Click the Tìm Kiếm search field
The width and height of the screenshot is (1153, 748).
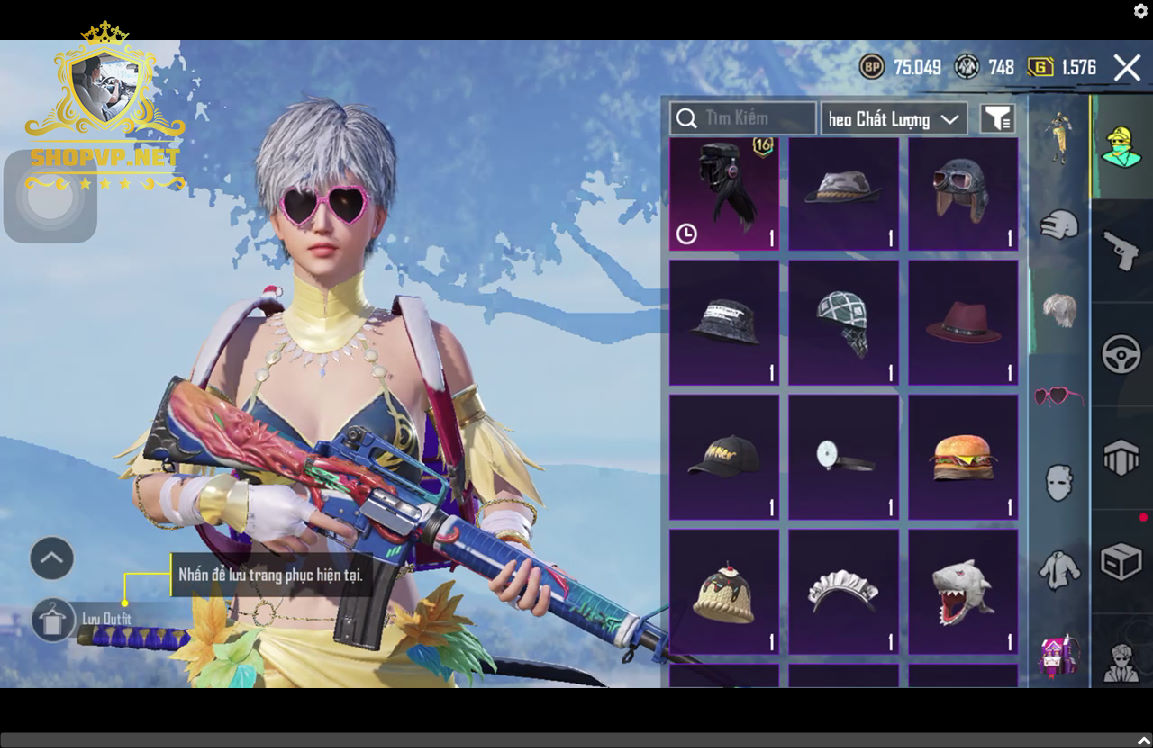click(x=743, y=119)
